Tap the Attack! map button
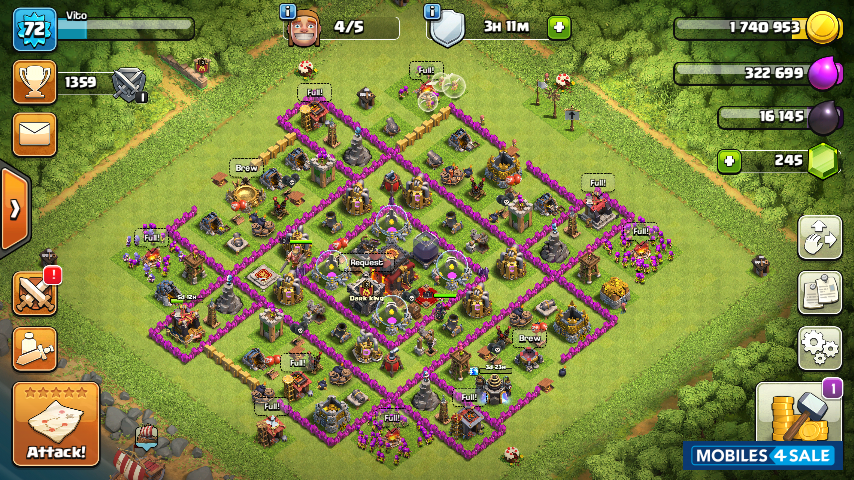Image resolution: width=854 pixels, height=480 pixels. tap(56, 425)
